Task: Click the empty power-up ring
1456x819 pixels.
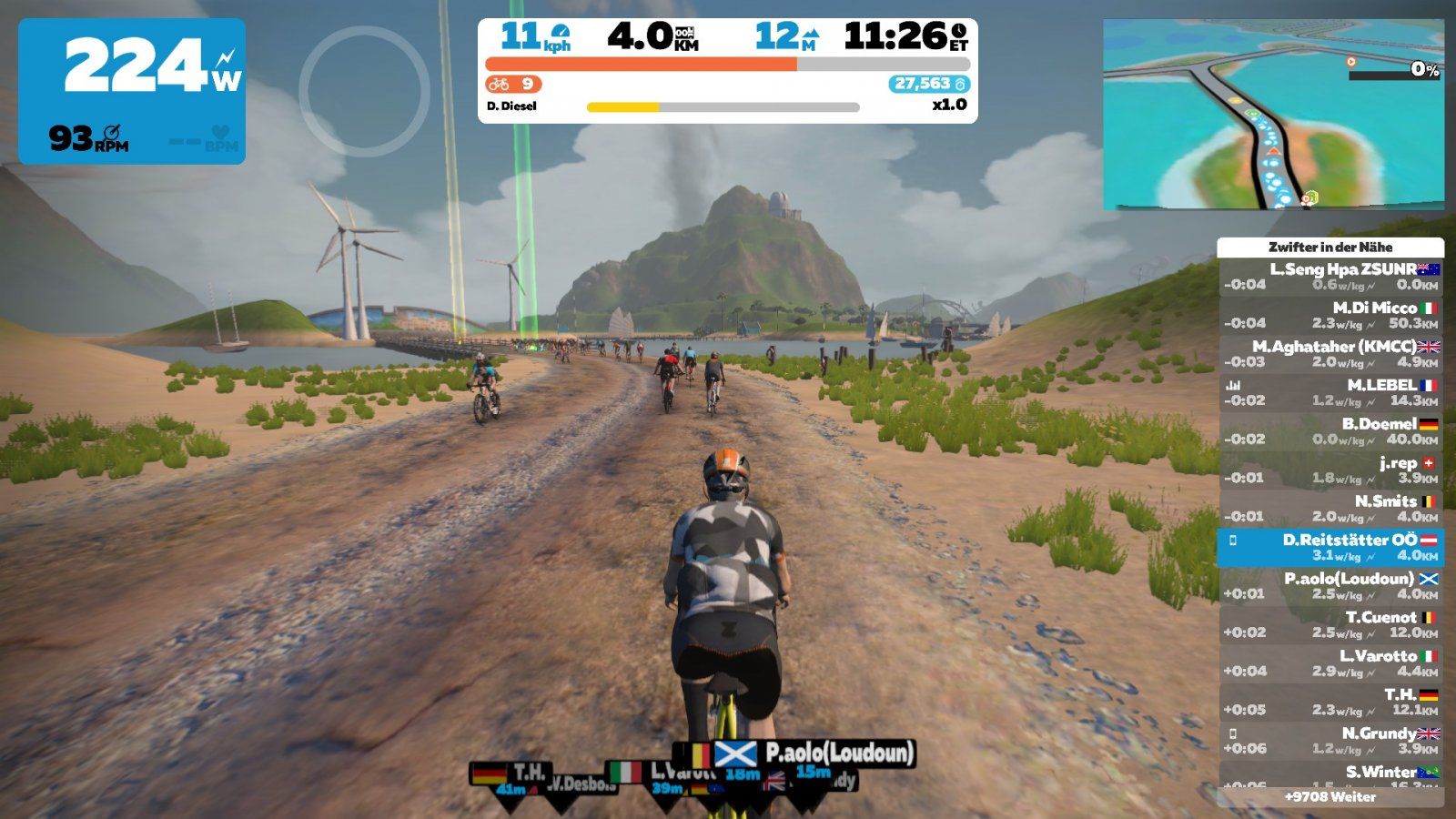Action: [364, 91]
